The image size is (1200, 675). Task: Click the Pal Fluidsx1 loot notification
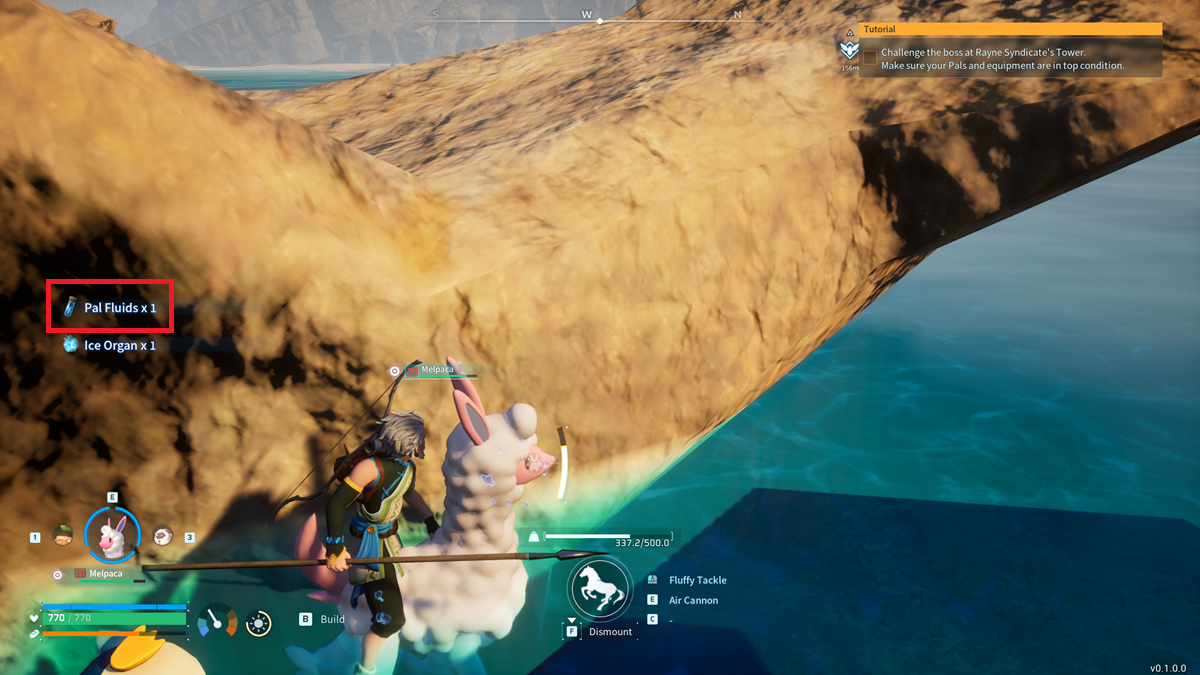point(110,308)
